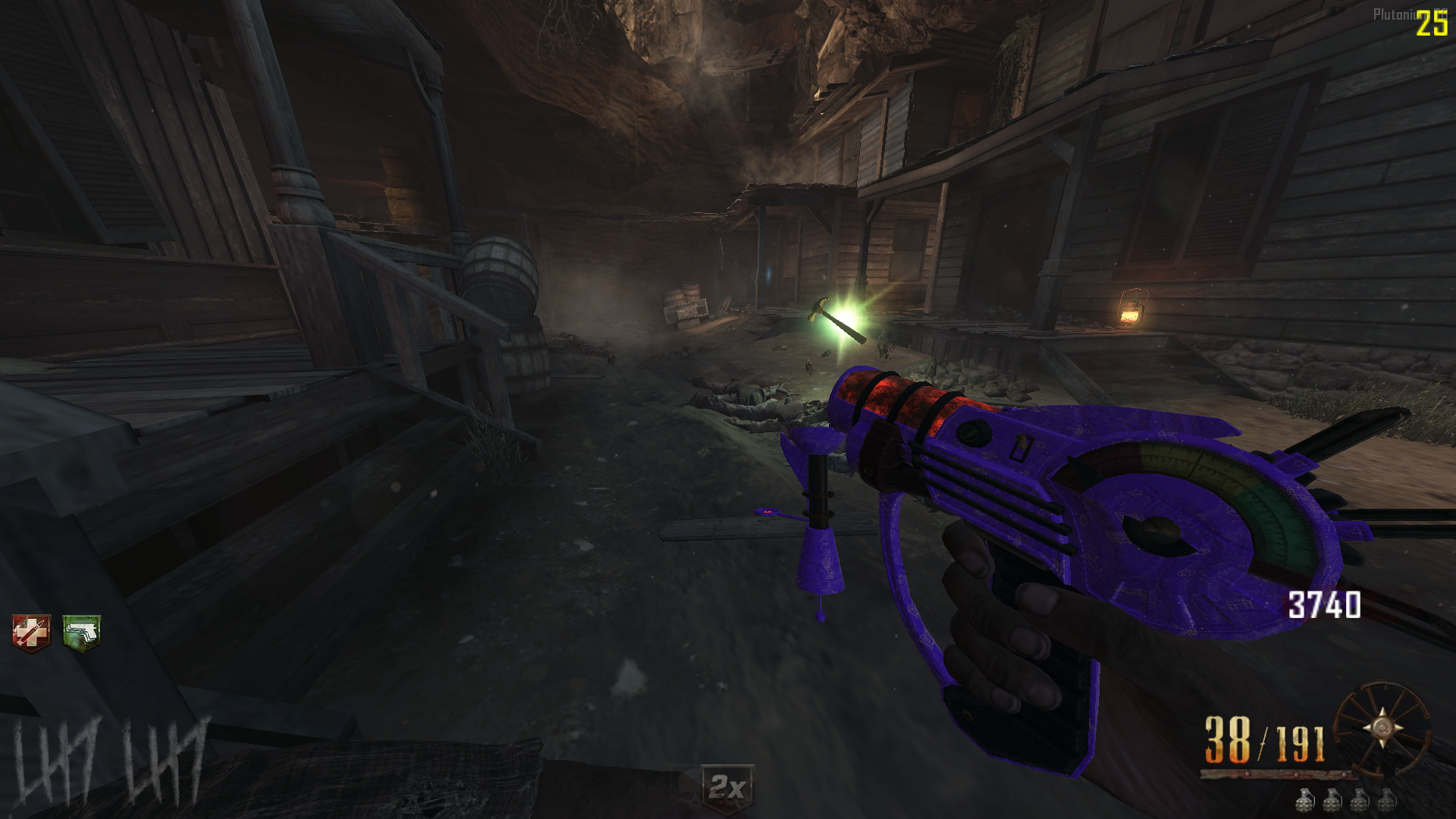Select the red cross-and-bullet perk icon
This screenshot has width=1456, height=819.
(x=31, y=633)
